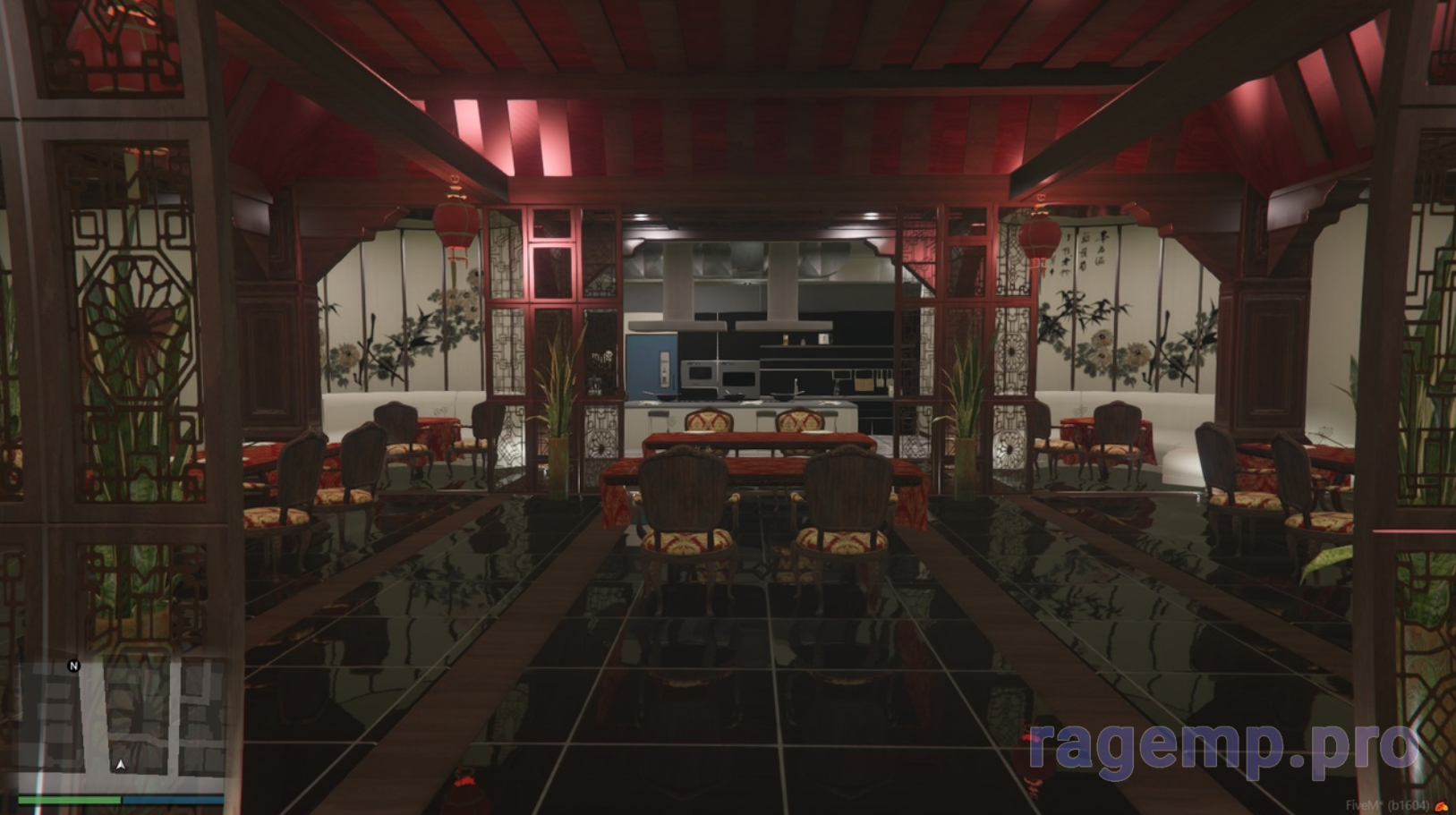Select the player arrow on the minimap

click(x=121, y=765)
